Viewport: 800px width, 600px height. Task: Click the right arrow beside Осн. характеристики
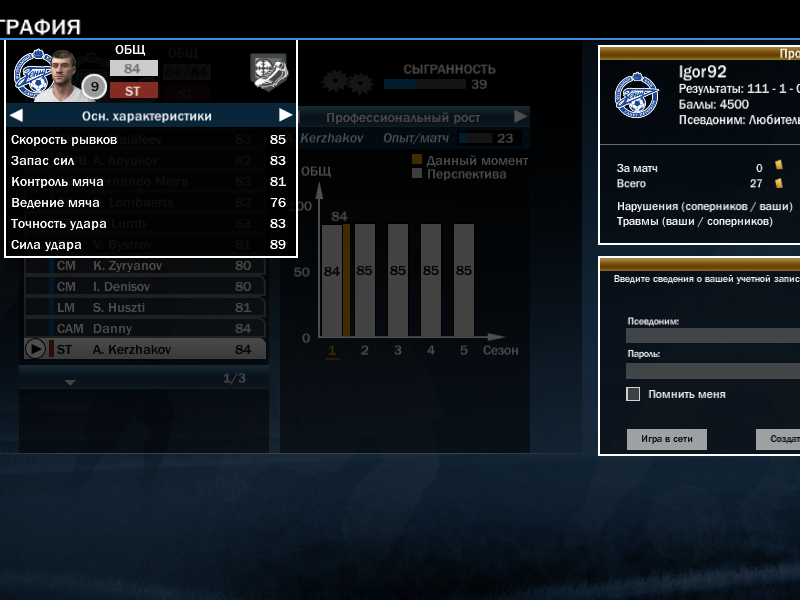click(285, 115)
